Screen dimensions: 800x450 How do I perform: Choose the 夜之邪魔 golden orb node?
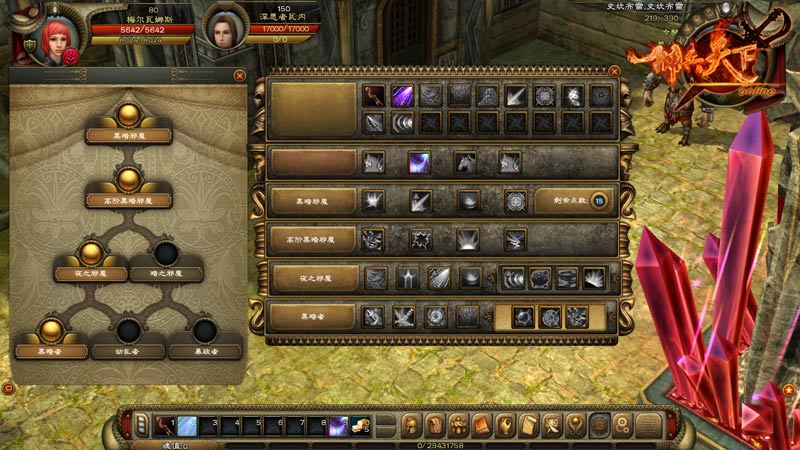click(91, 252)
